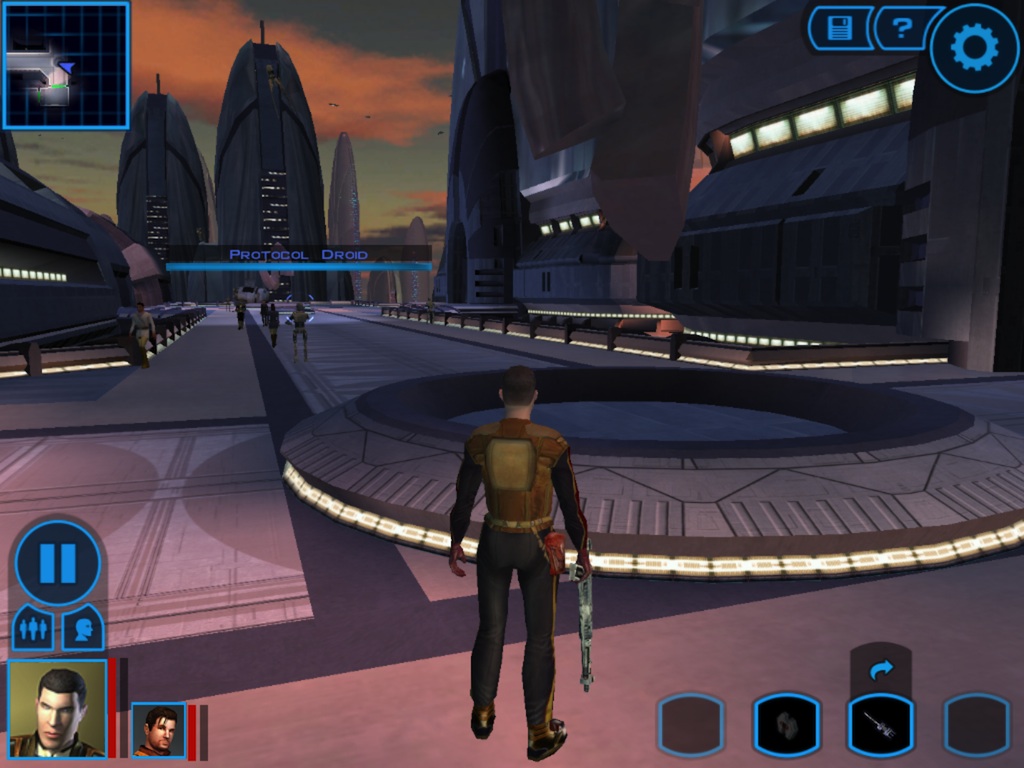Viewport: 1024px width, 768px height.
Task: Toggle the head silhouette solo icon
Action: click(83, 628)
